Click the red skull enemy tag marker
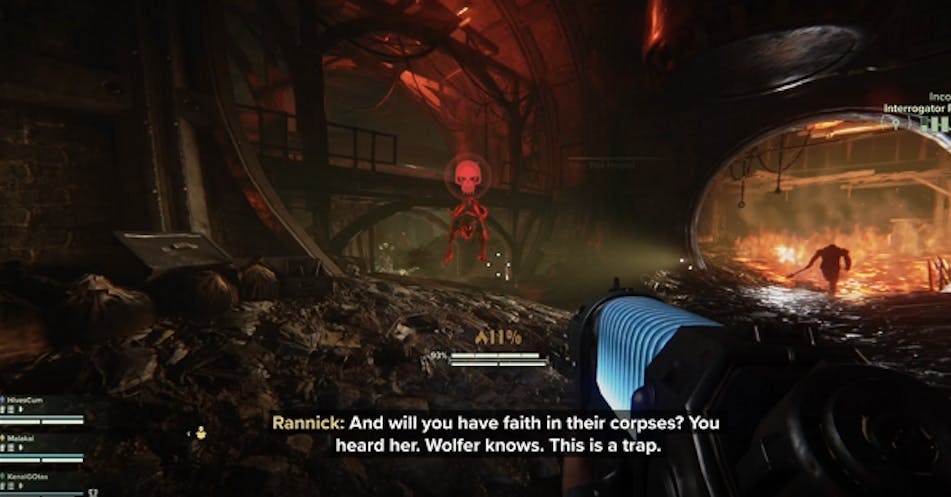Screen dimensions: 951x497 click(x=466, y=176)
